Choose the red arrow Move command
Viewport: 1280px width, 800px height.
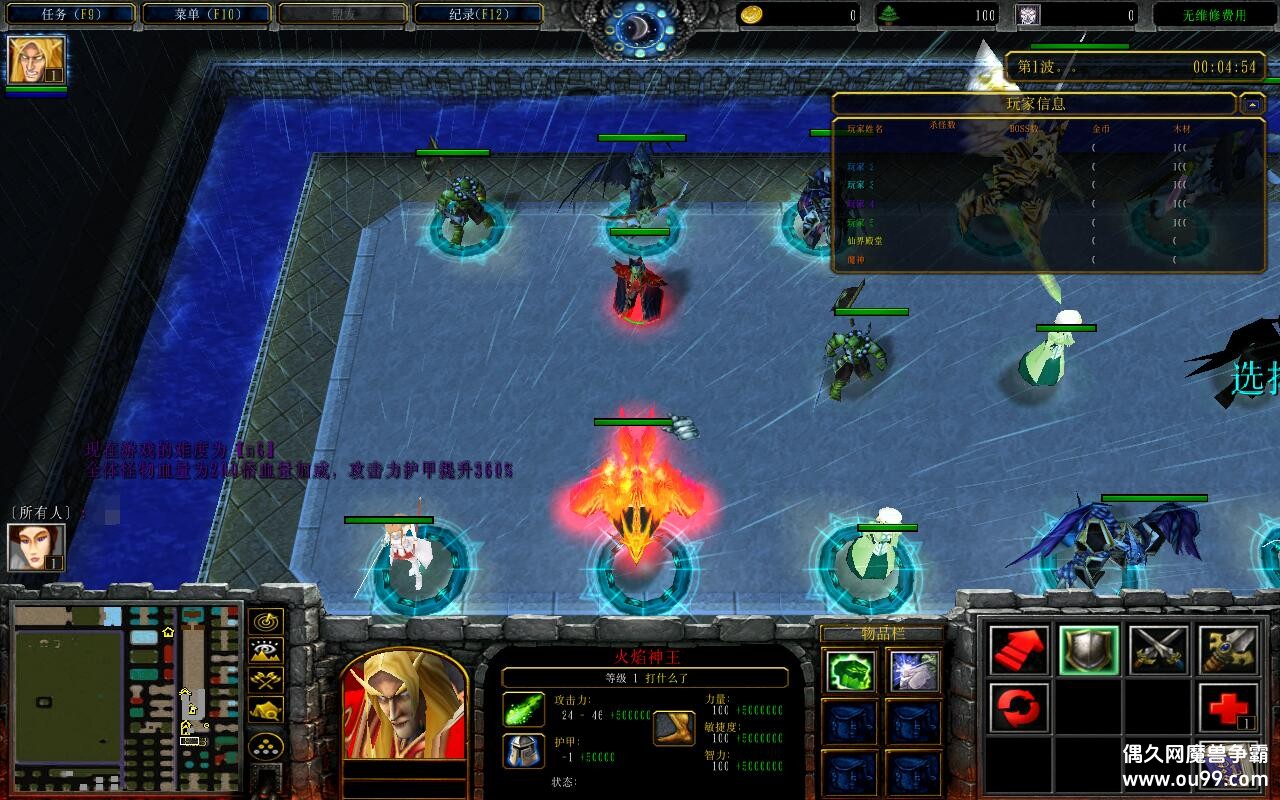coord(1019,650)
